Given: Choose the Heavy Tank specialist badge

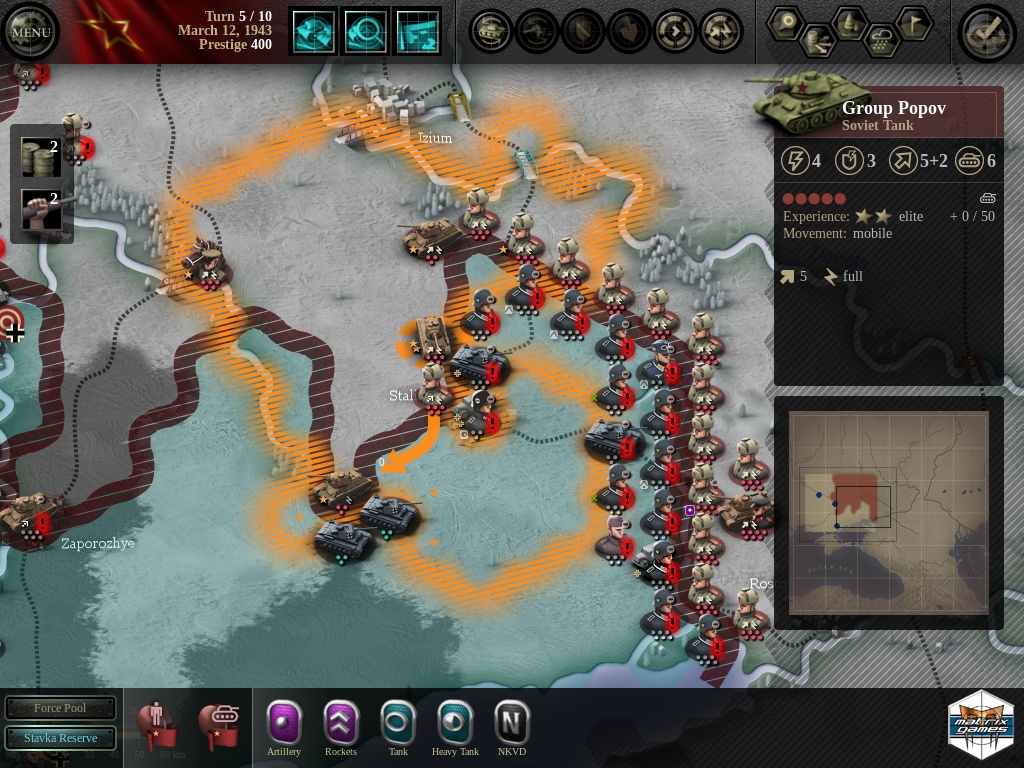Looking at the screenshot, I should coord(455,722).
